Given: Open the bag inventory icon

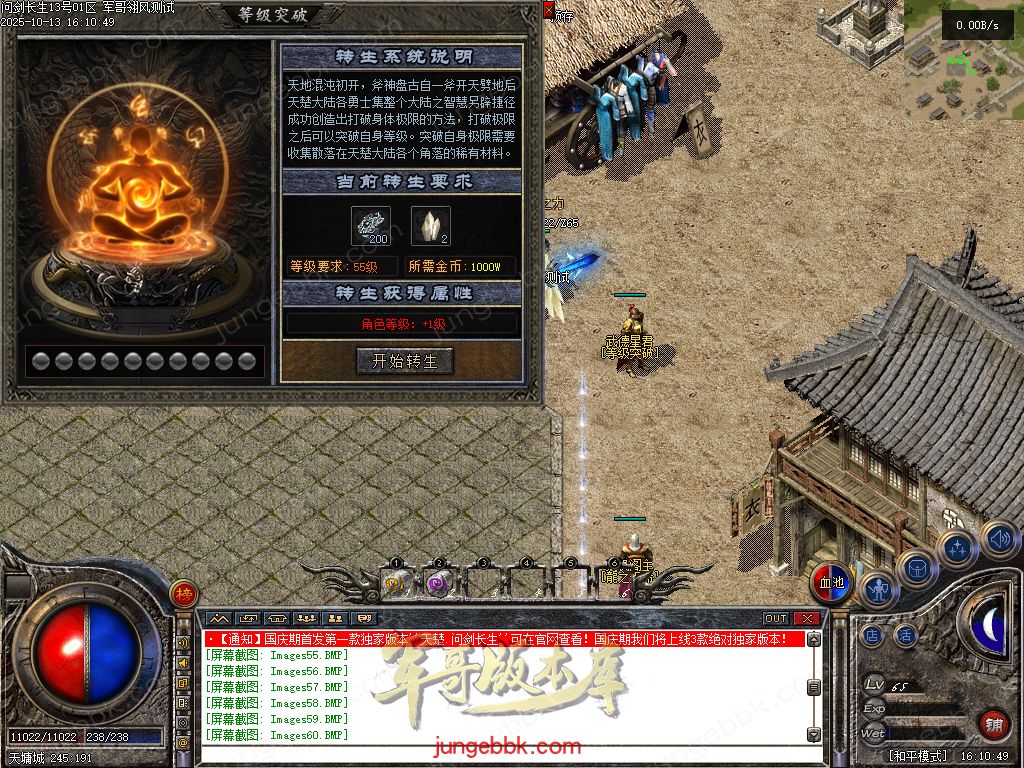Looking at the screenshot, I should 917,566.
